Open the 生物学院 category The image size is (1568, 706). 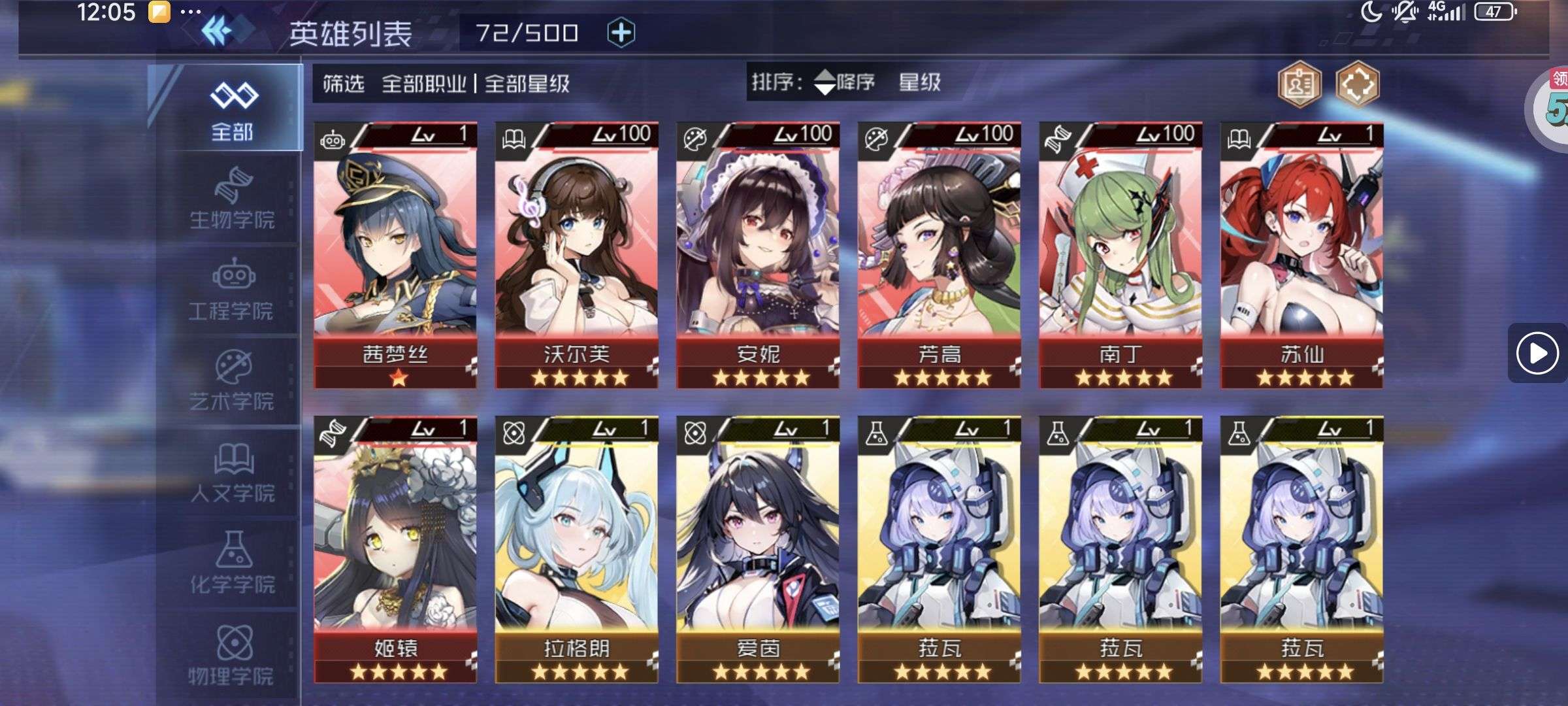[232, 199]
